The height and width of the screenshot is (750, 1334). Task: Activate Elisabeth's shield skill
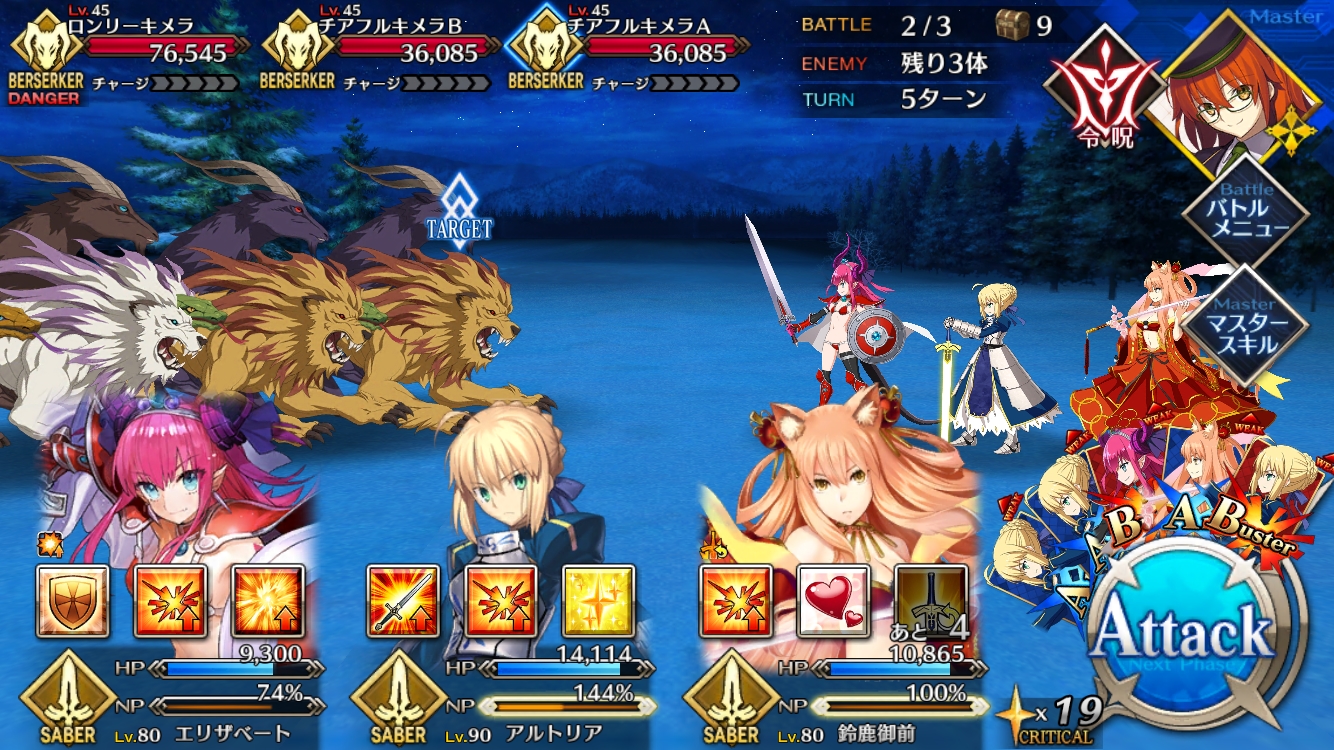coord(73,602)
